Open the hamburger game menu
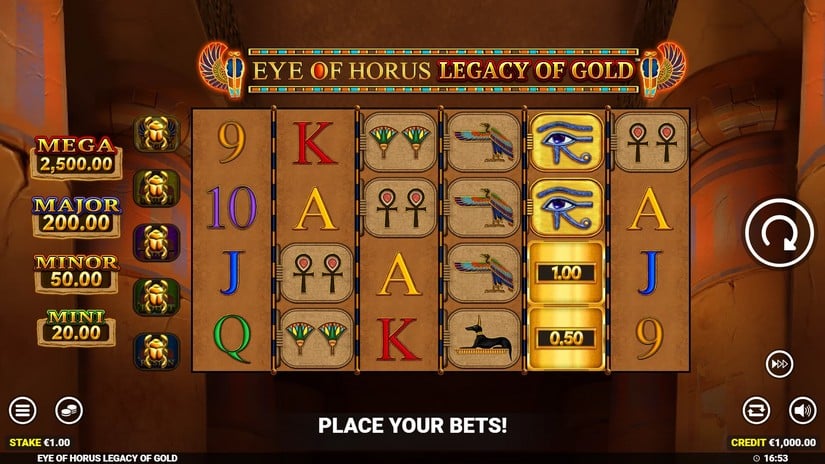Screen dimensions: 825x464 pos(22,409)
